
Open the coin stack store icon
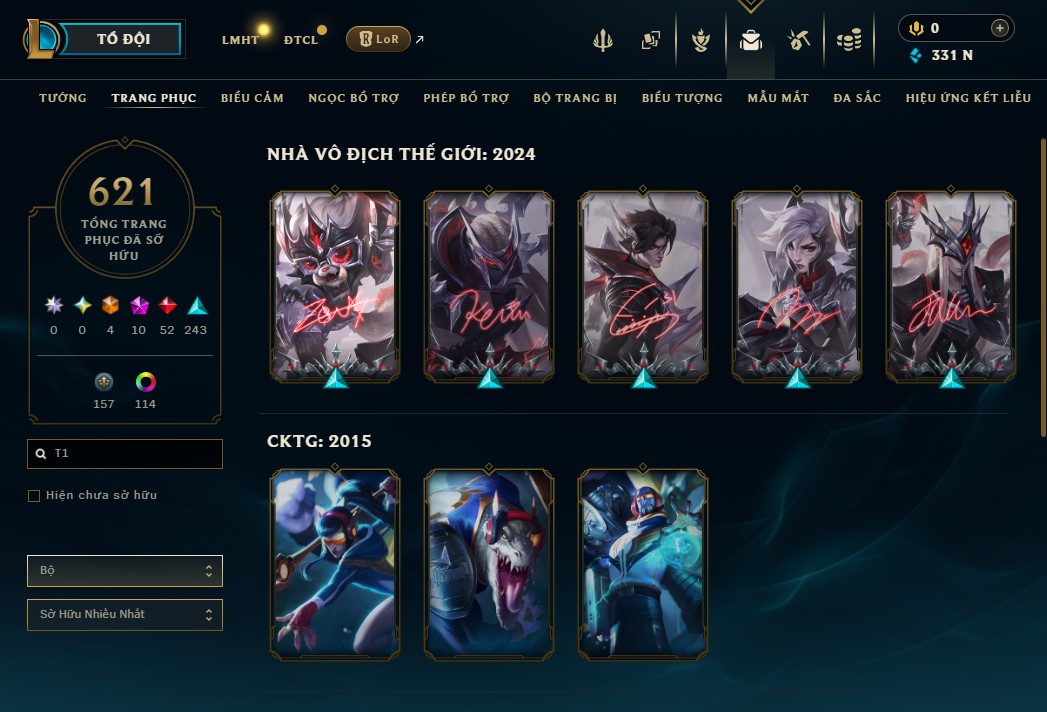click(x=848, y=40)
